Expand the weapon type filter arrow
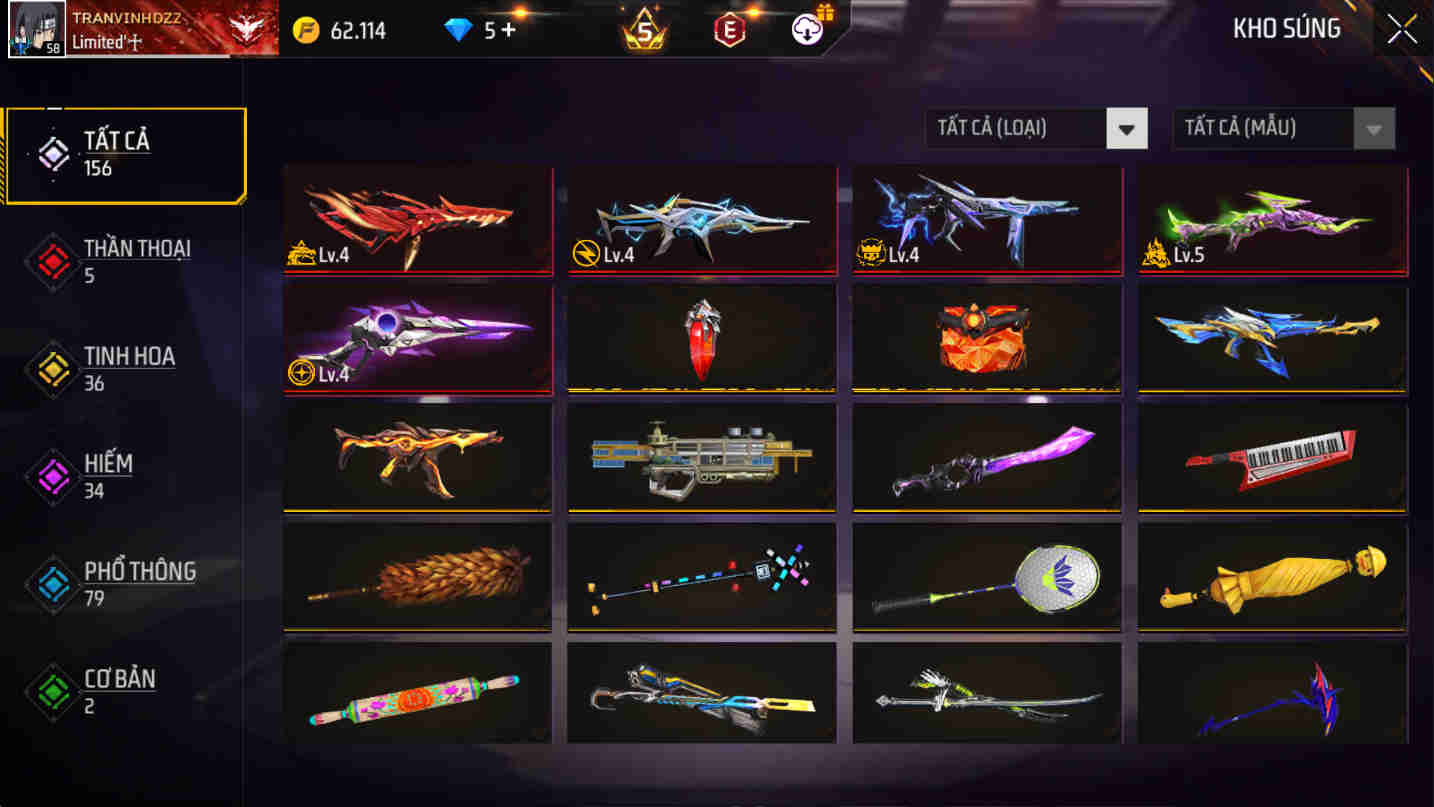 [x=1128, y=129]
